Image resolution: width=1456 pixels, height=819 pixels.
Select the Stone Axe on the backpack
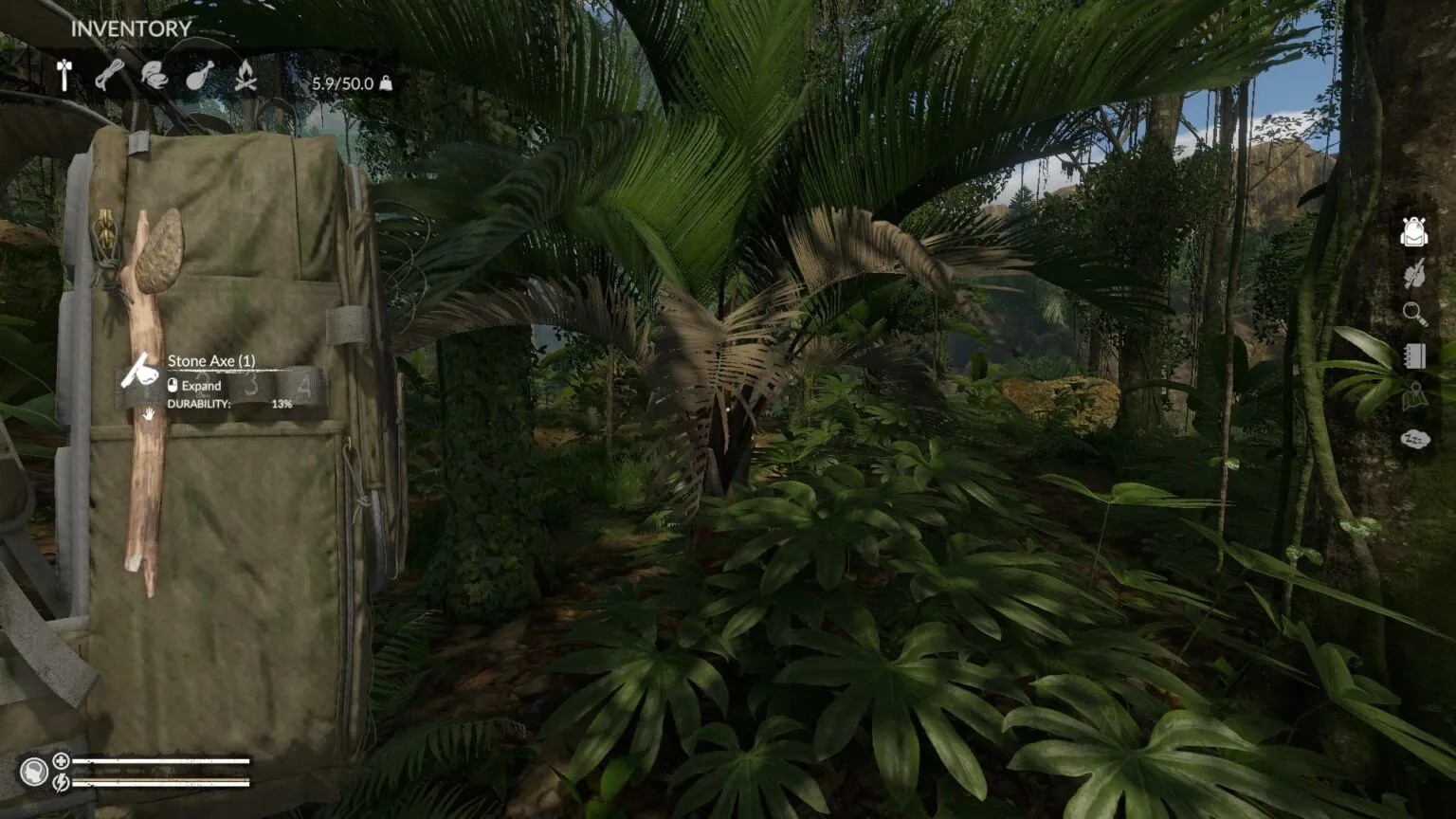tap(146, 398)
